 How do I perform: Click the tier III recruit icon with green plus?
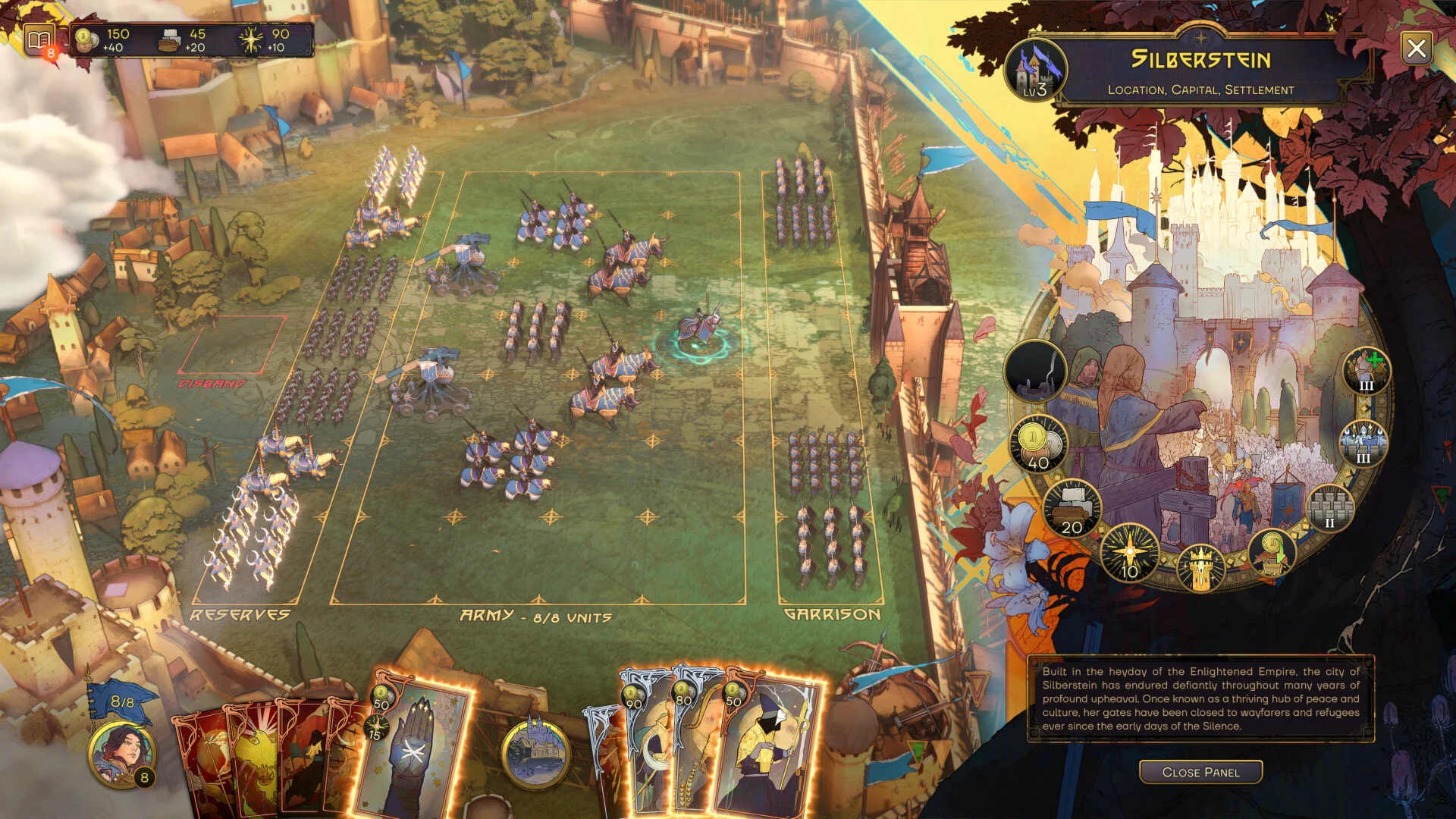1366,371
